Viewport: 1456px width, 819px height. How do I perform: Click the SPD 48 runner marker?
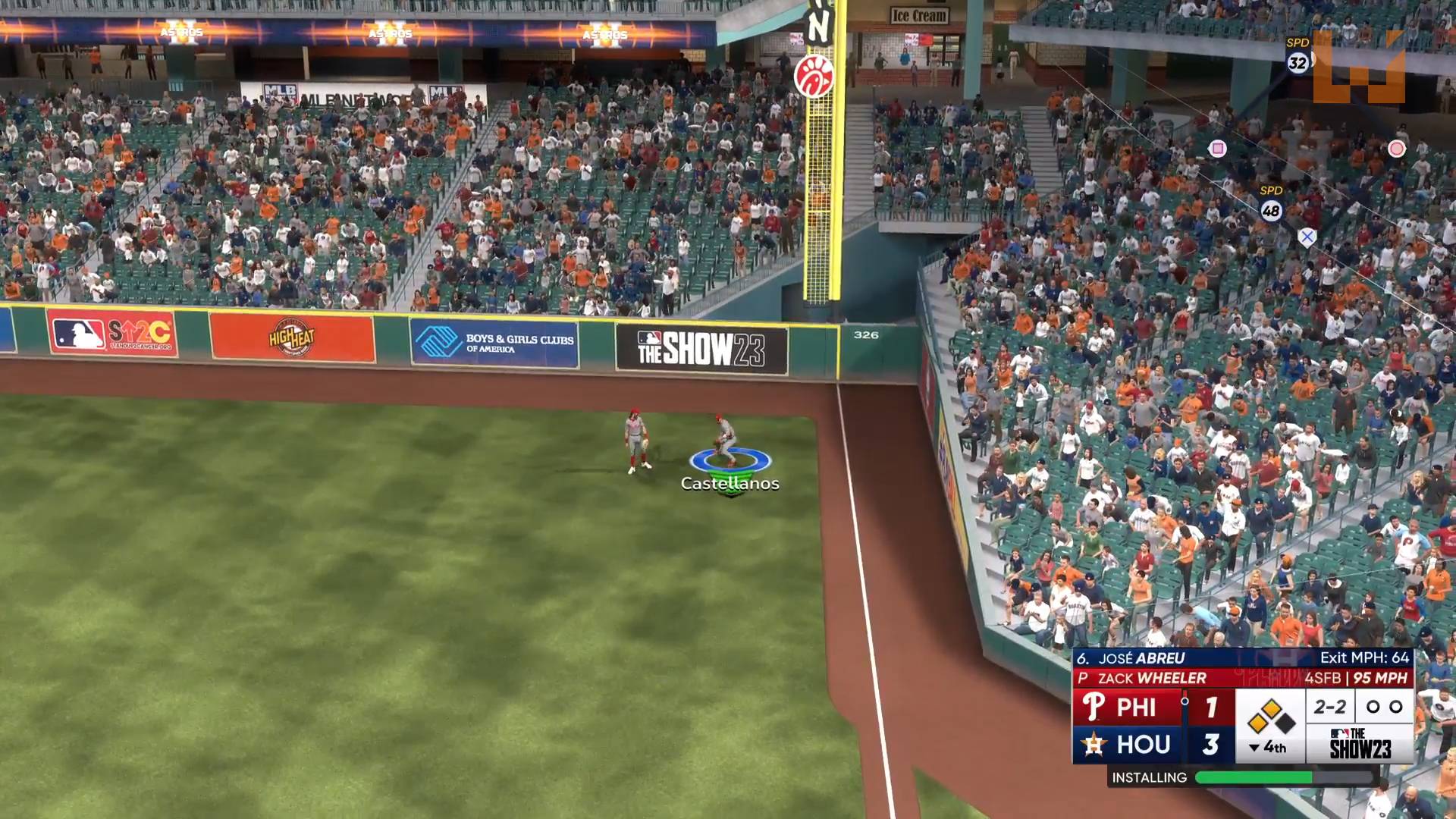(1271, 210)
